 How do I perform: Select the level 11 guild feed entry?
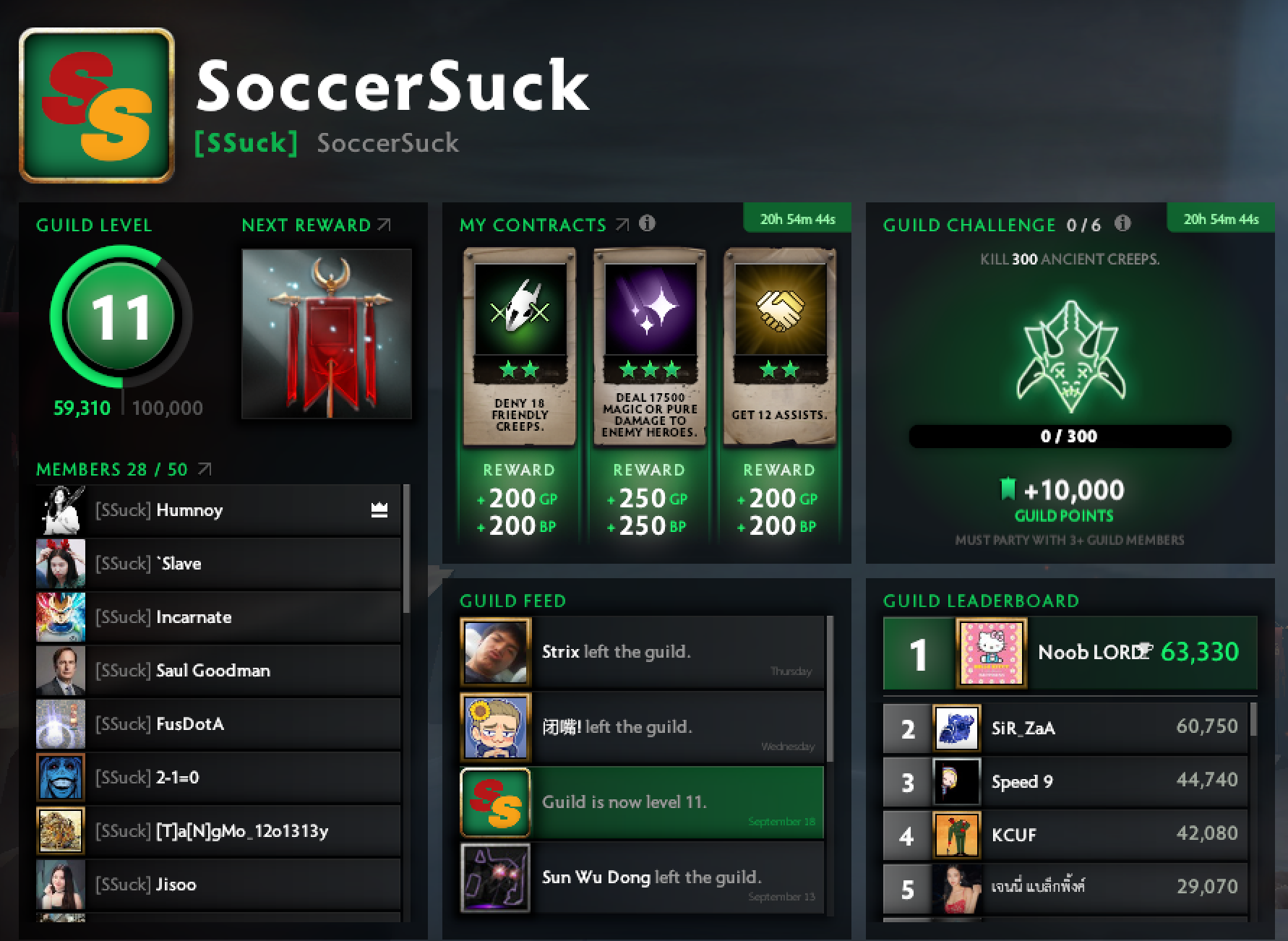pyautogui.click(x=640, y=802)
